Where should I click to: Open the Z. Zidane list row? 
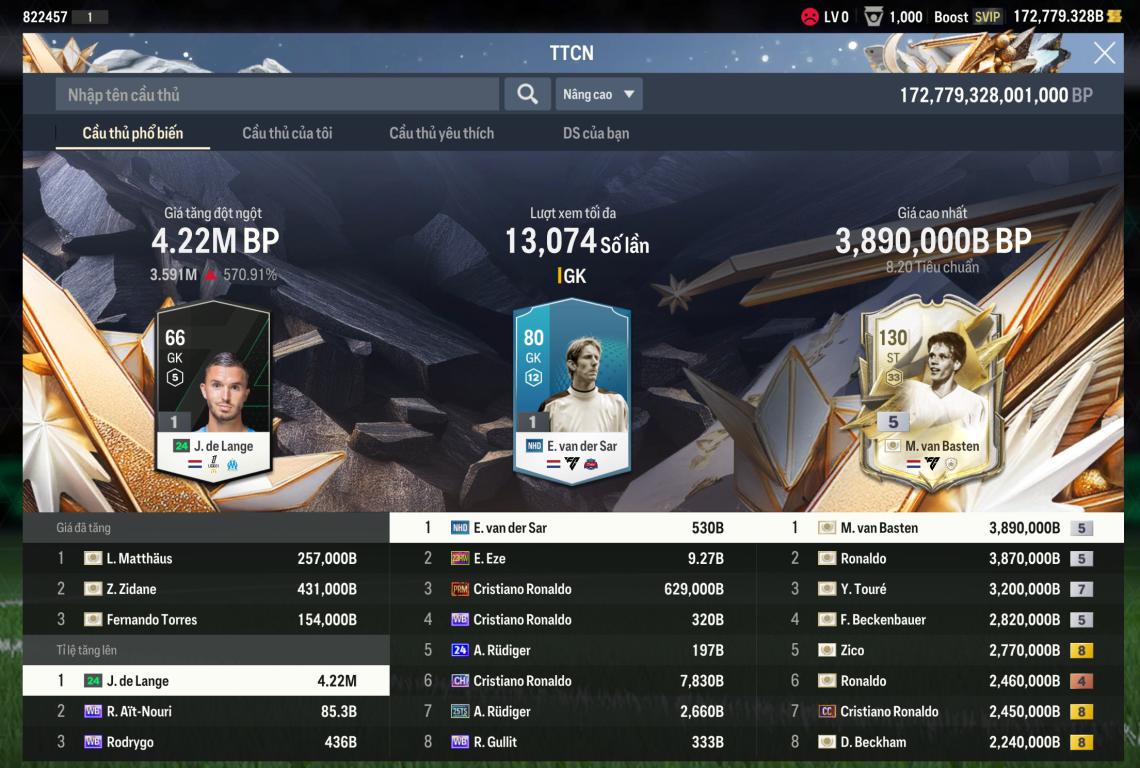pyautogui.click(x=206, y=589)
